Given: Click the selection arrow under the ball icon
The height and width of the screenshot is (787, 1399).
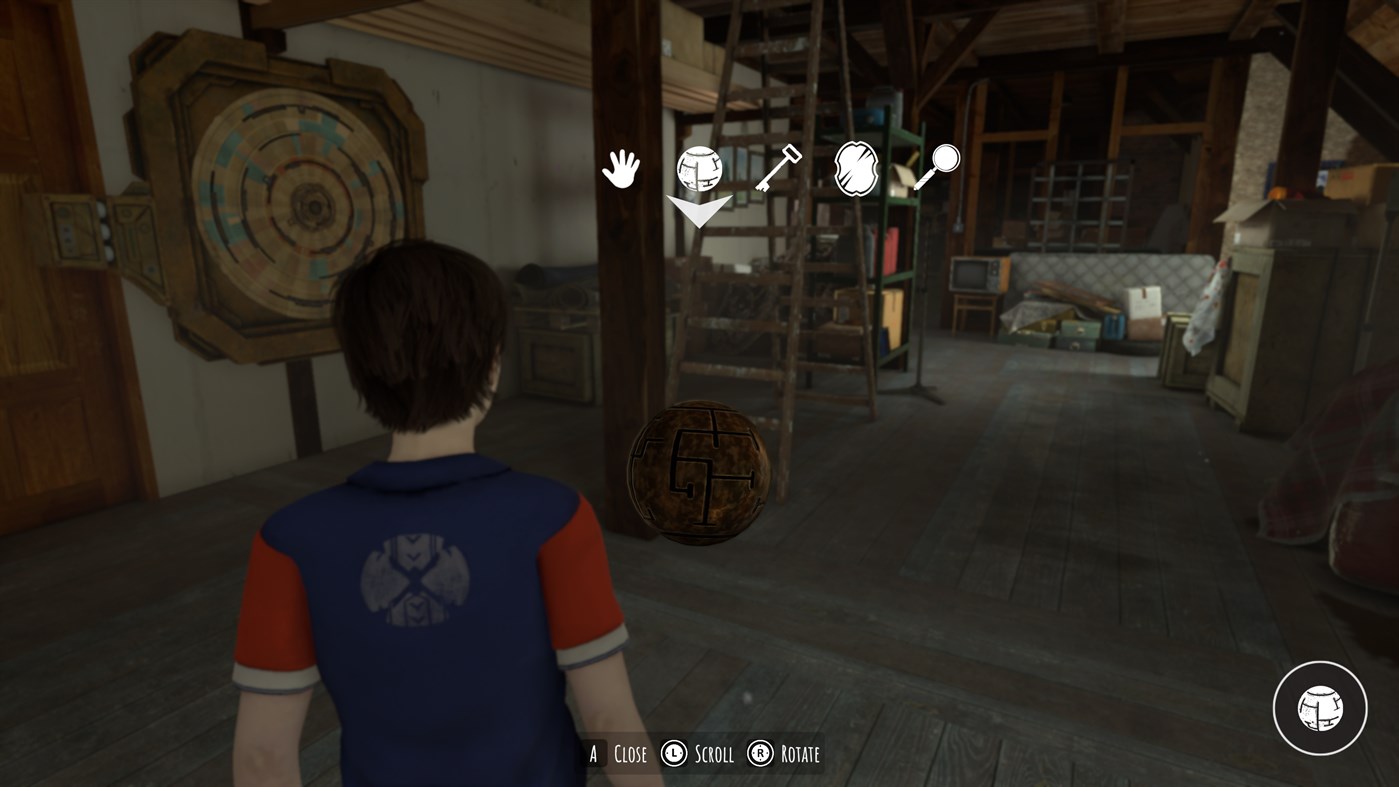Looking at the screenshot, I should [x=699, y=212].
